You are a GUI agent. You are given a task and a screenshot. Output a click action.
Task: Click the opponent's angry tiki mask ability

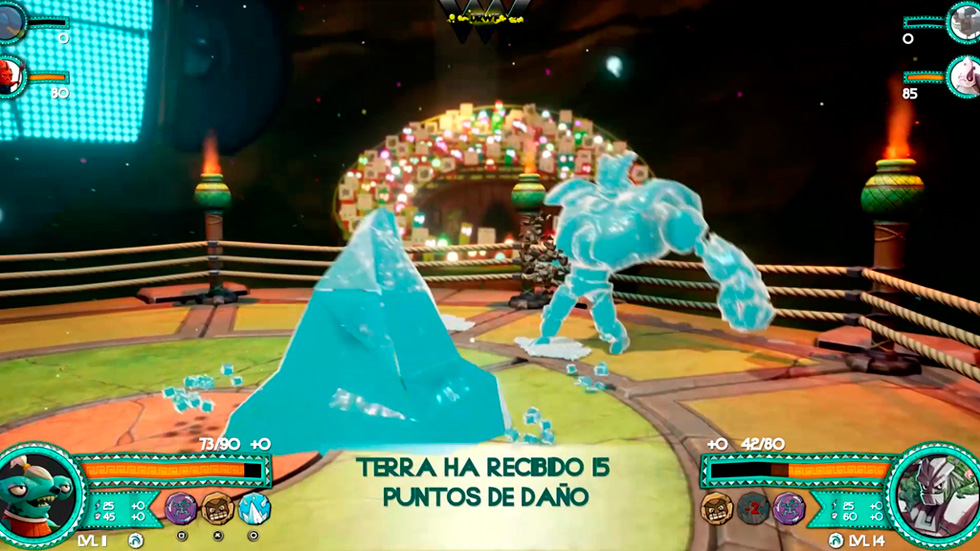point(717,508)
